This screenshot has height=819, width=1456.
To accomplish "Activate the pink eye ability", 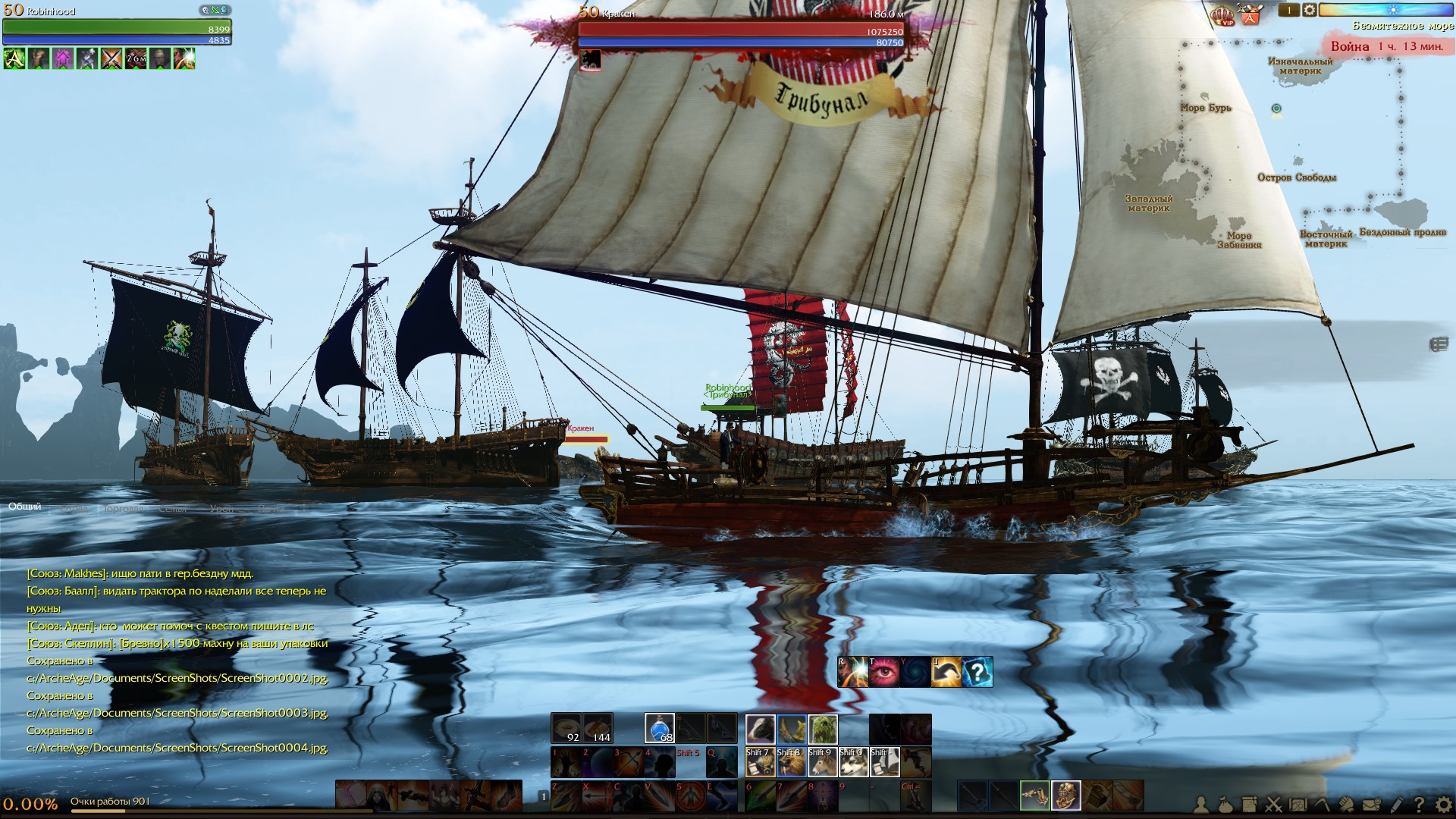I will point(883,672).
